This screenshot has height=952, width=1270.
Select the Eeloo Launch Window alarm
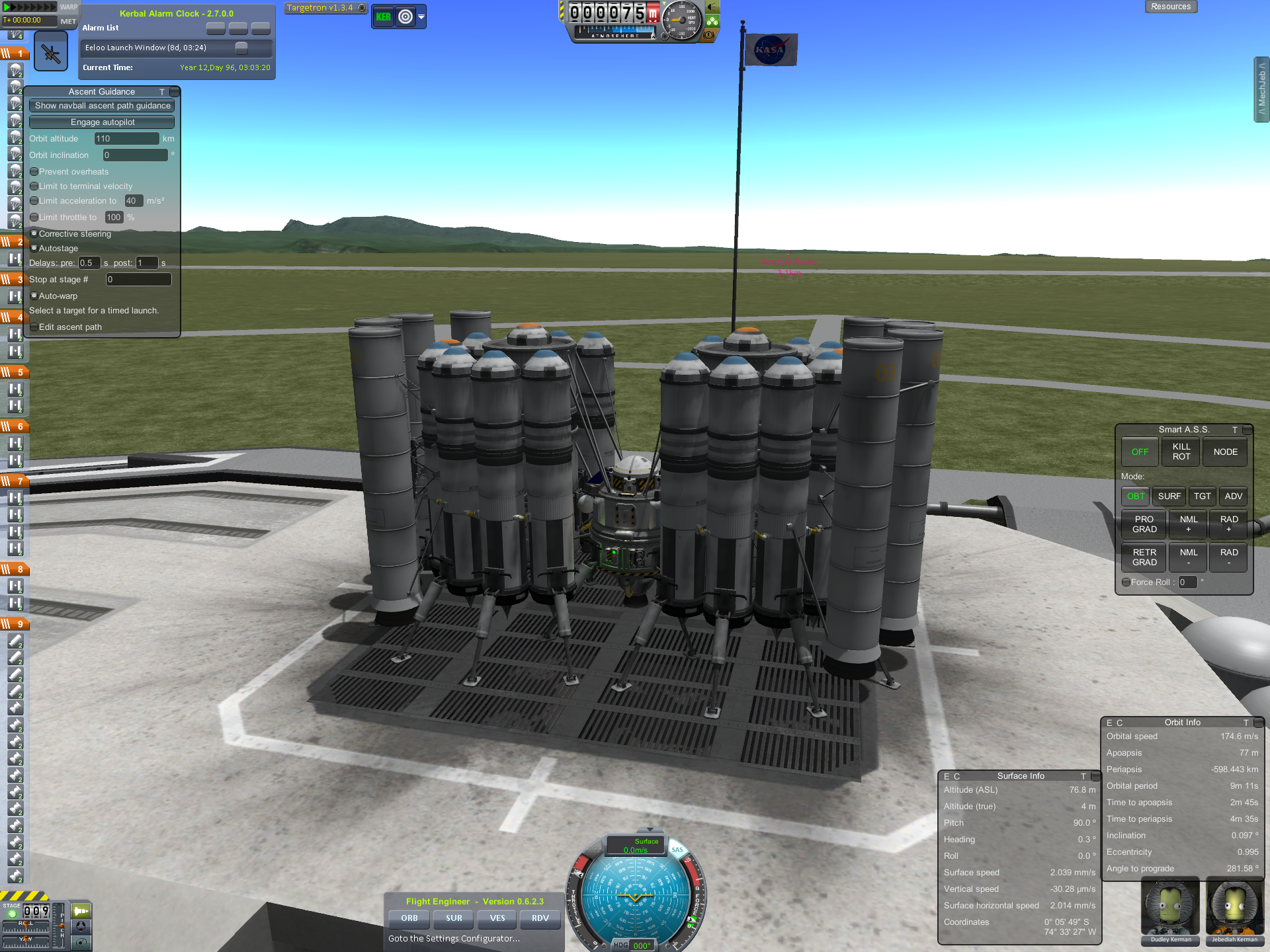point(146,48)
